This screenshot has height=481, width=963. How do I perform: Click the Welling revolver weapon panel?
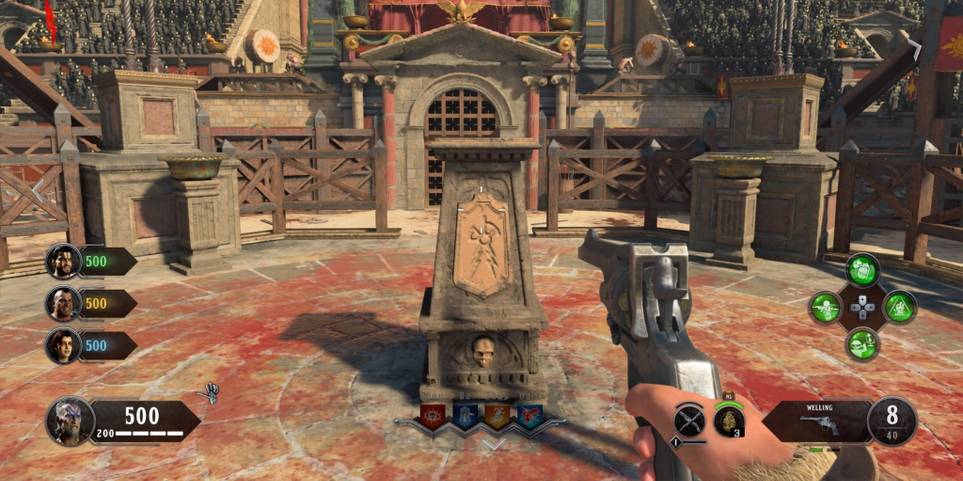pos(820,421)
